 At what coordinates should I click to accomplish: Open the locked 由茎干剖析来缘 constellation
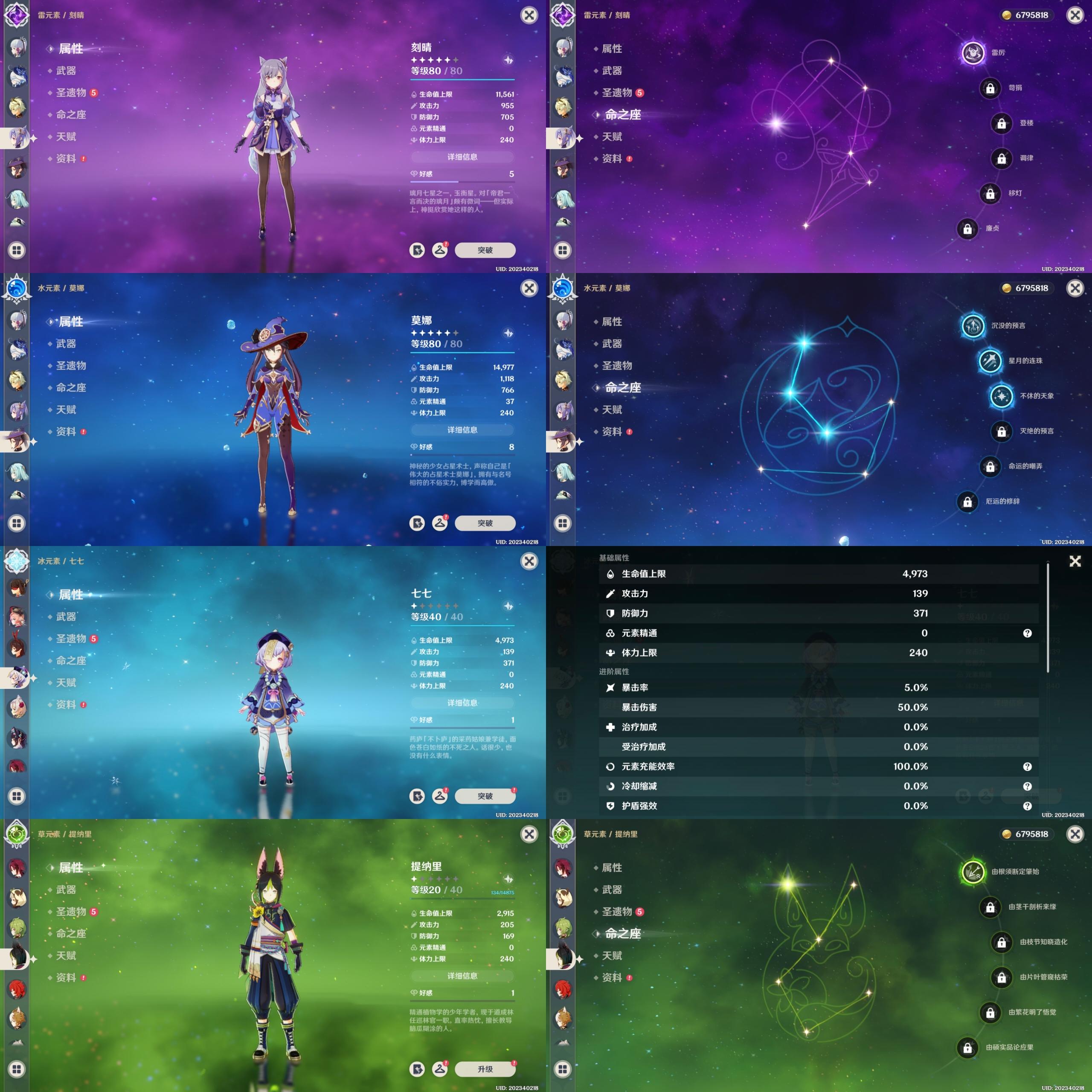[x=990, y=907]
